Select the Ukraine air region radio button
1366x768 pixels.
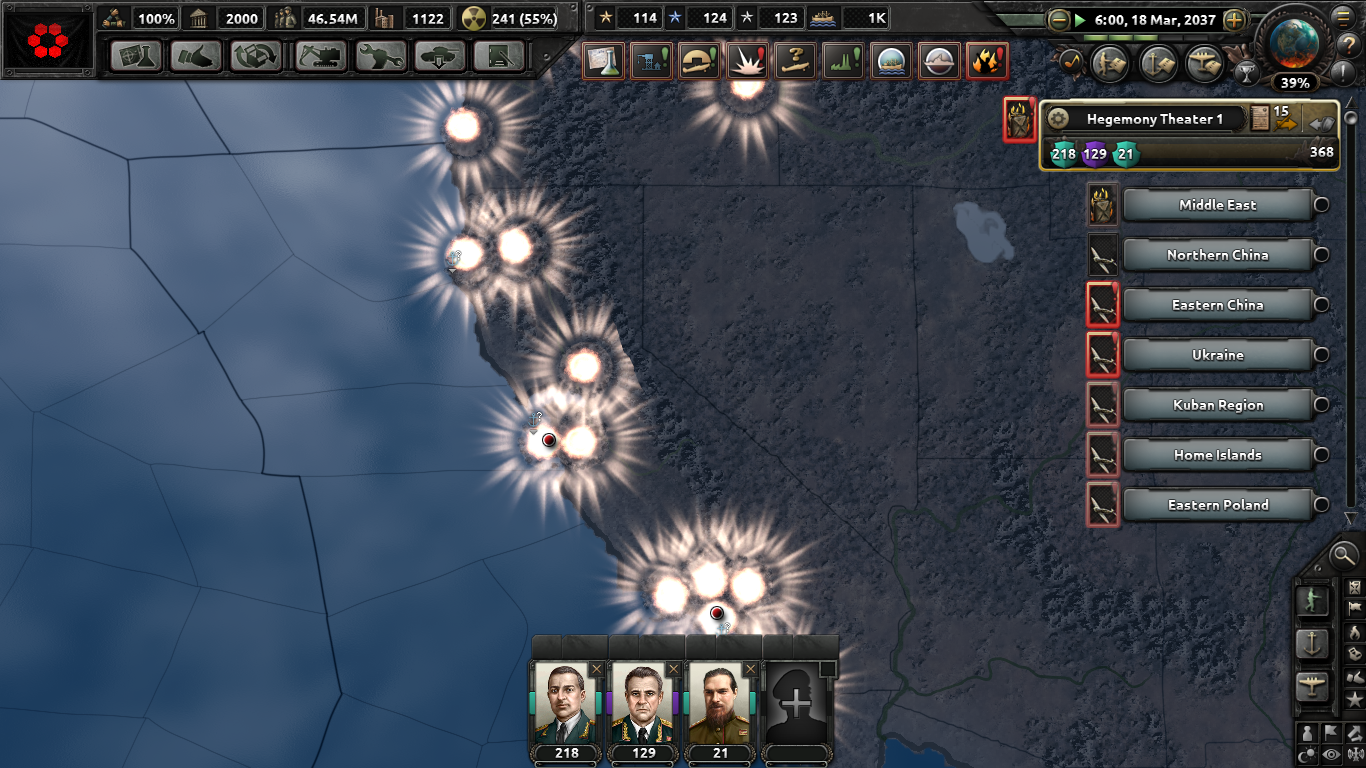click(1320, 355)
